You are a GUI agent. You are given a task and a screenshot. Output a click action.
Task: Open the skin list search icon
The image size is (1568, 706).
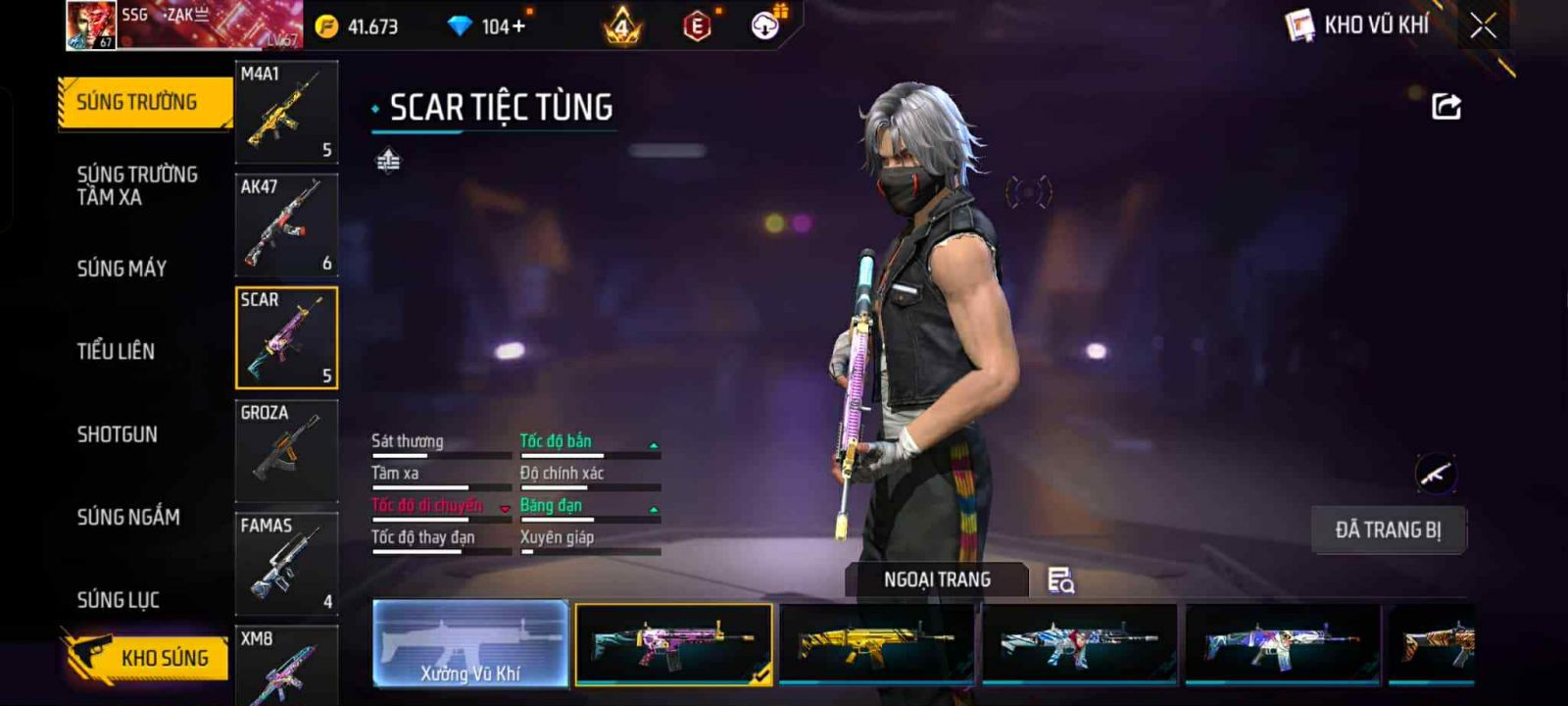(x=1060, y=580)
